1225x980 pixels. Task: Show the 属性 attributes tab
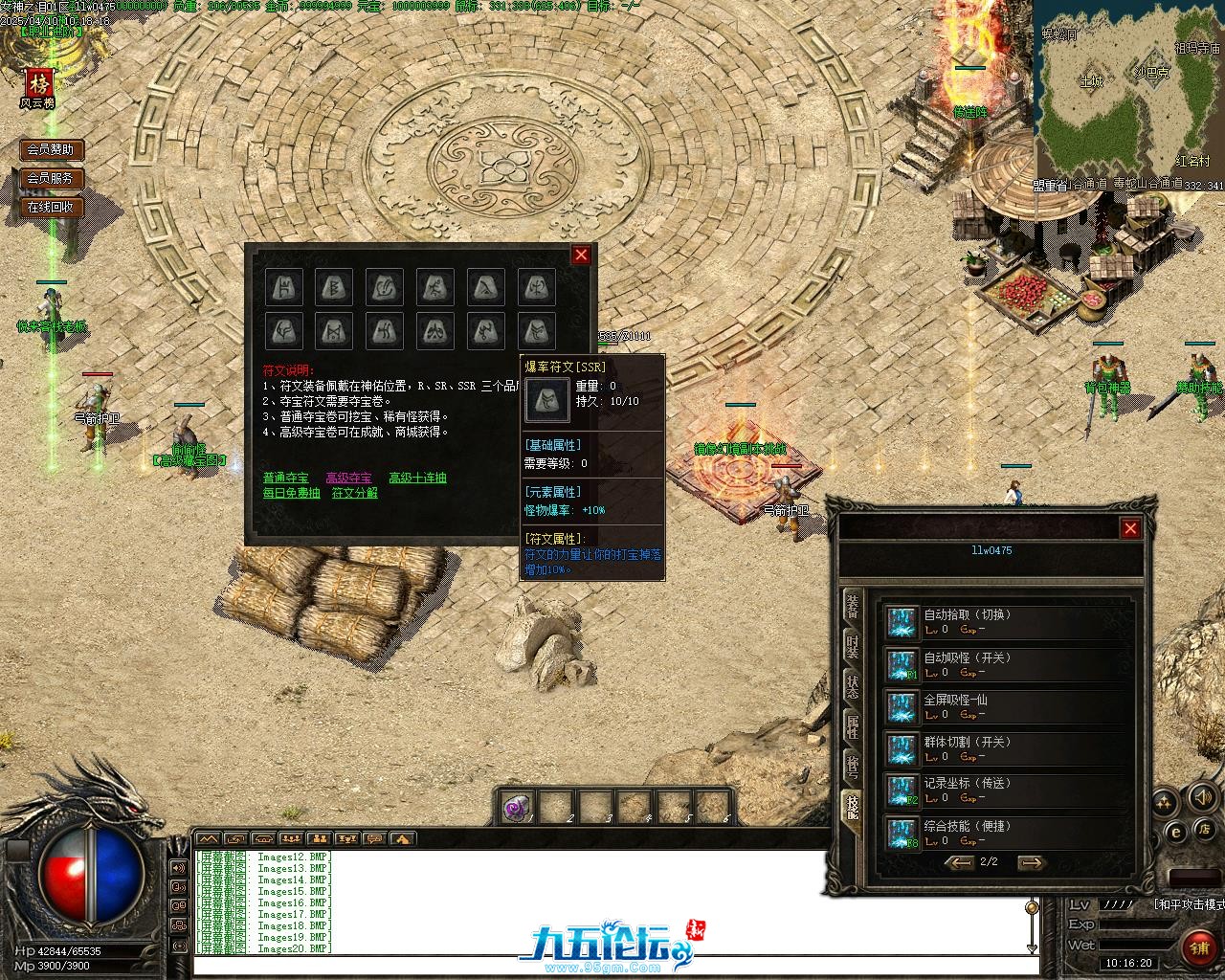[852, 726]
